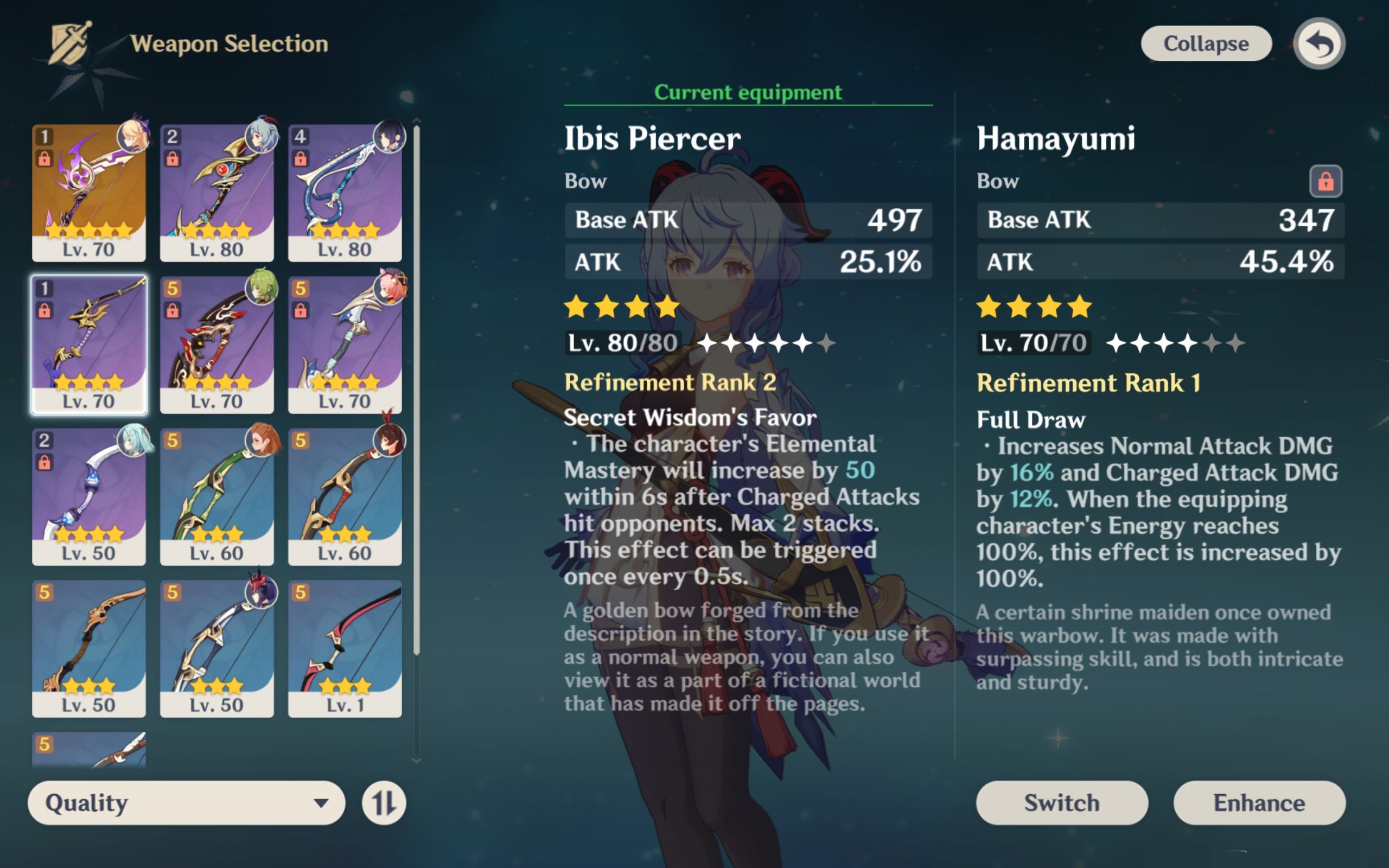
Task: Select the Lv. 1 three-star bow thumbnail
Action: point(345,649)
